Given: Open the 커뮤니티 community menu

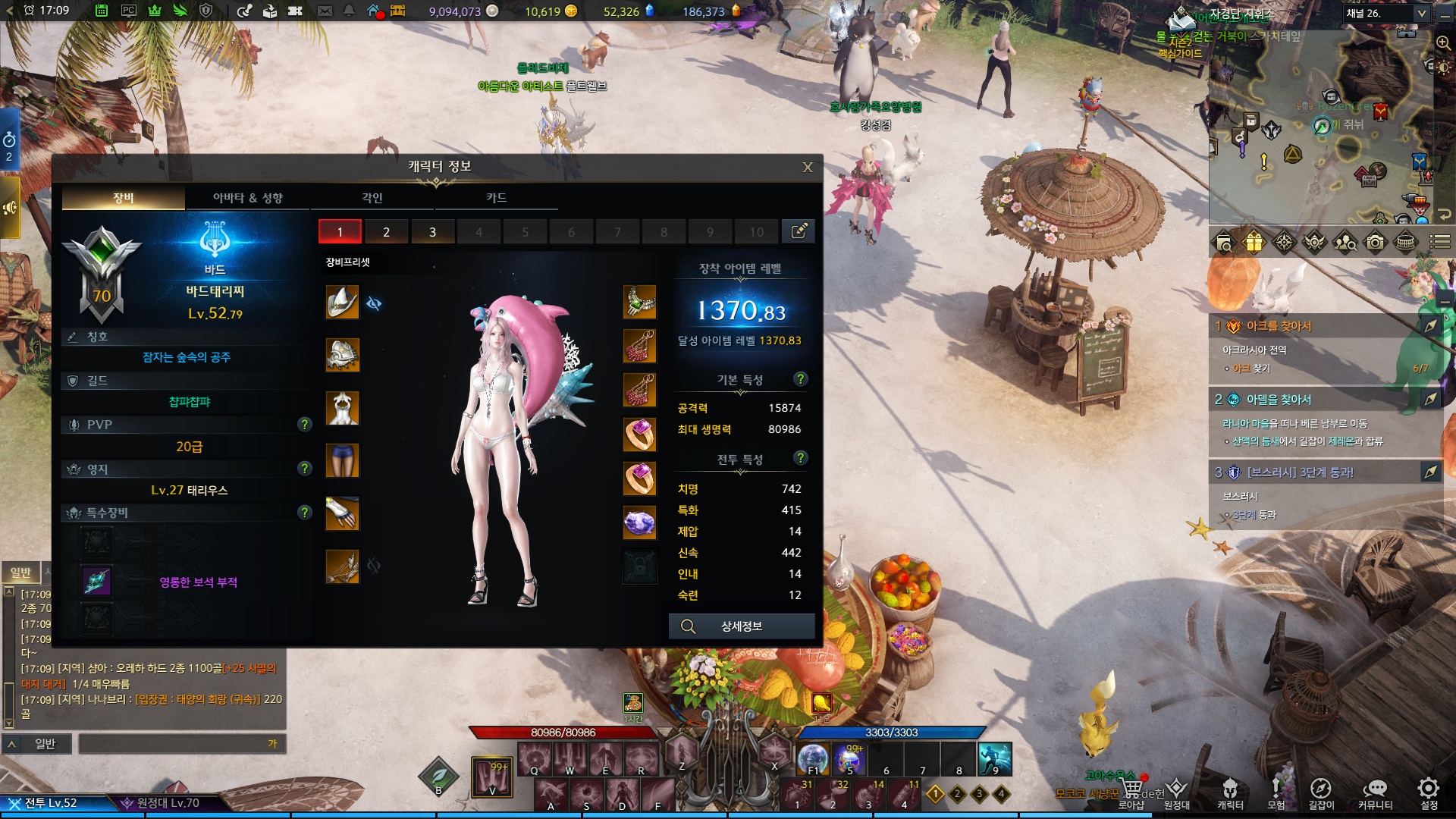Looking at the screenshot, I should [1375, 792].
